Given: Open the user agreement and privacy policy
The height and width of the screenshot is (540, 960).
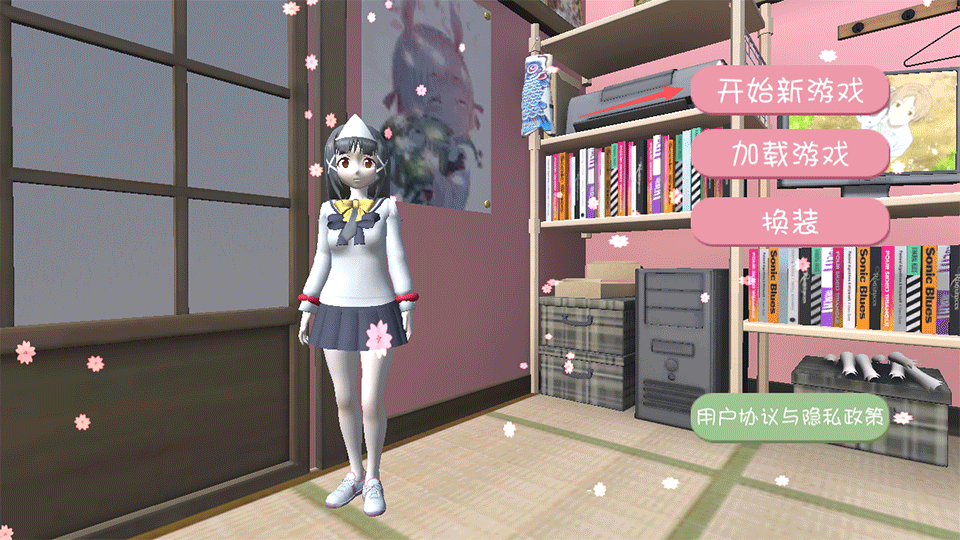Looking at the screenshot, I should pyautogui.click(x=790, y=418).
